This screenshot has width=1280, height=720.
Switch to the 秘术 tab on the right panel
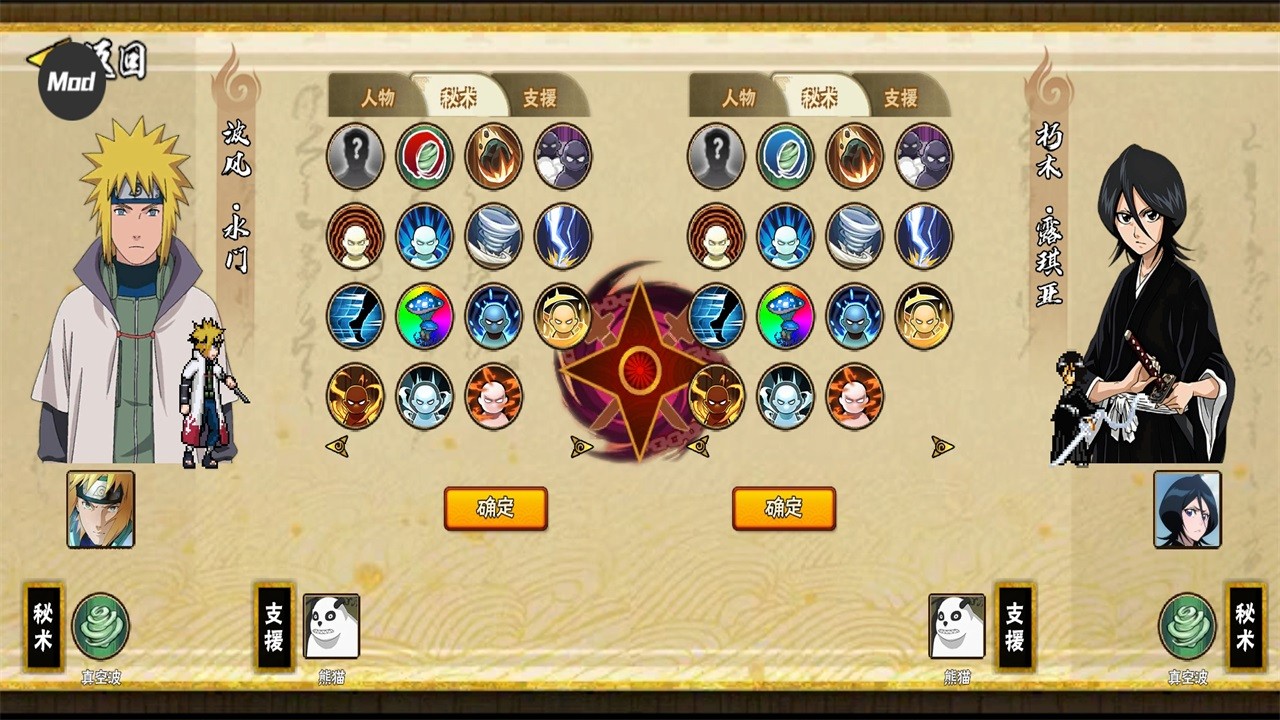tap(820, 97)
